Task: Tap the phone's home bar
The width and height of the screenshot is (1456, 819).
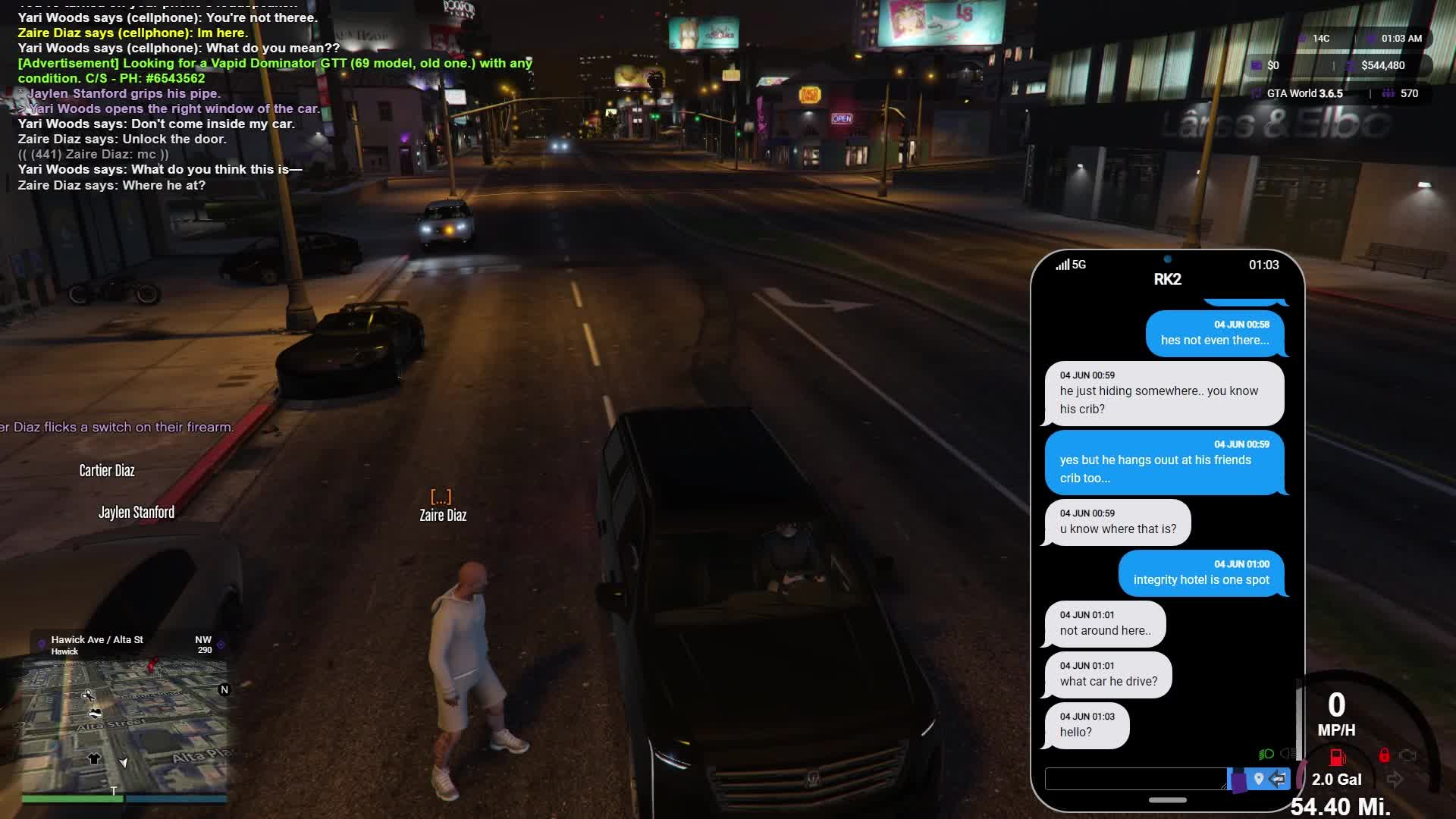Action: click(x=1167, y=800)
